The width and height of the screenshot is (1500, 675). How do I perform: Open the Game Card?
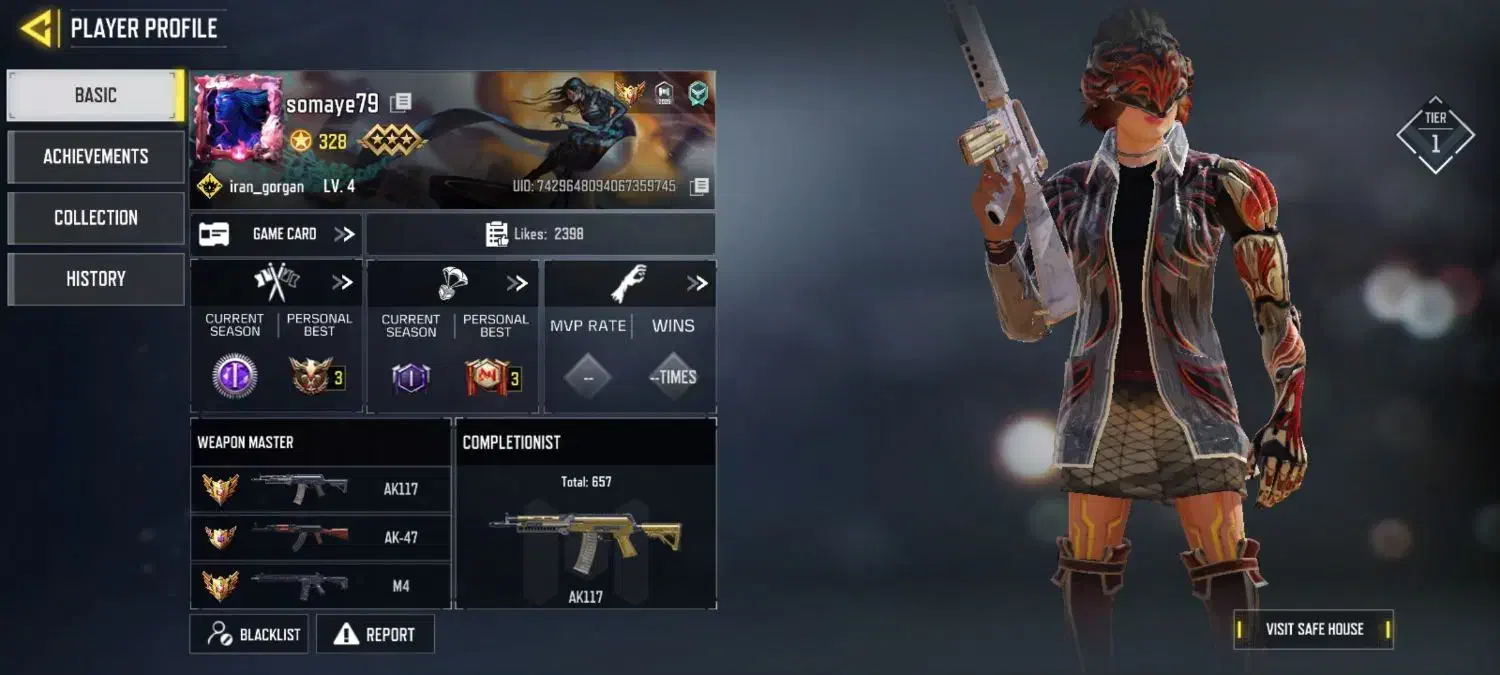(277, 234)
